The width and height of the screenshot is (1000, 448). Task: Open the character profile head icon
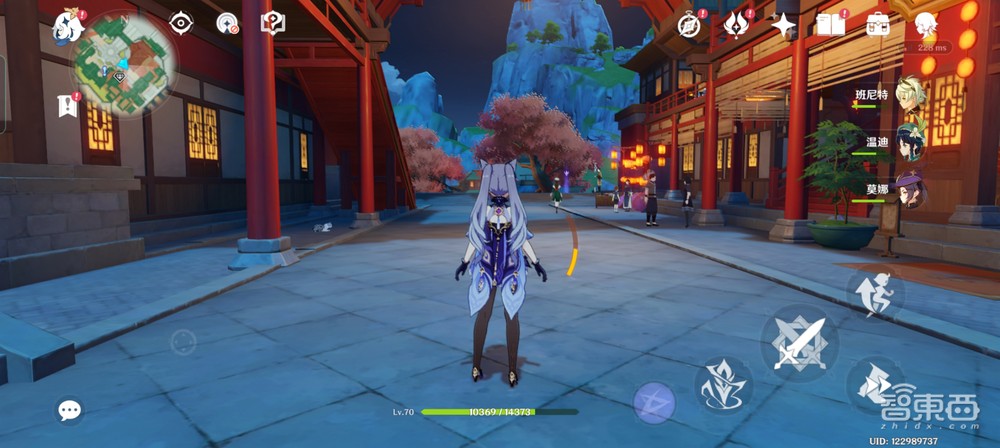925,25
